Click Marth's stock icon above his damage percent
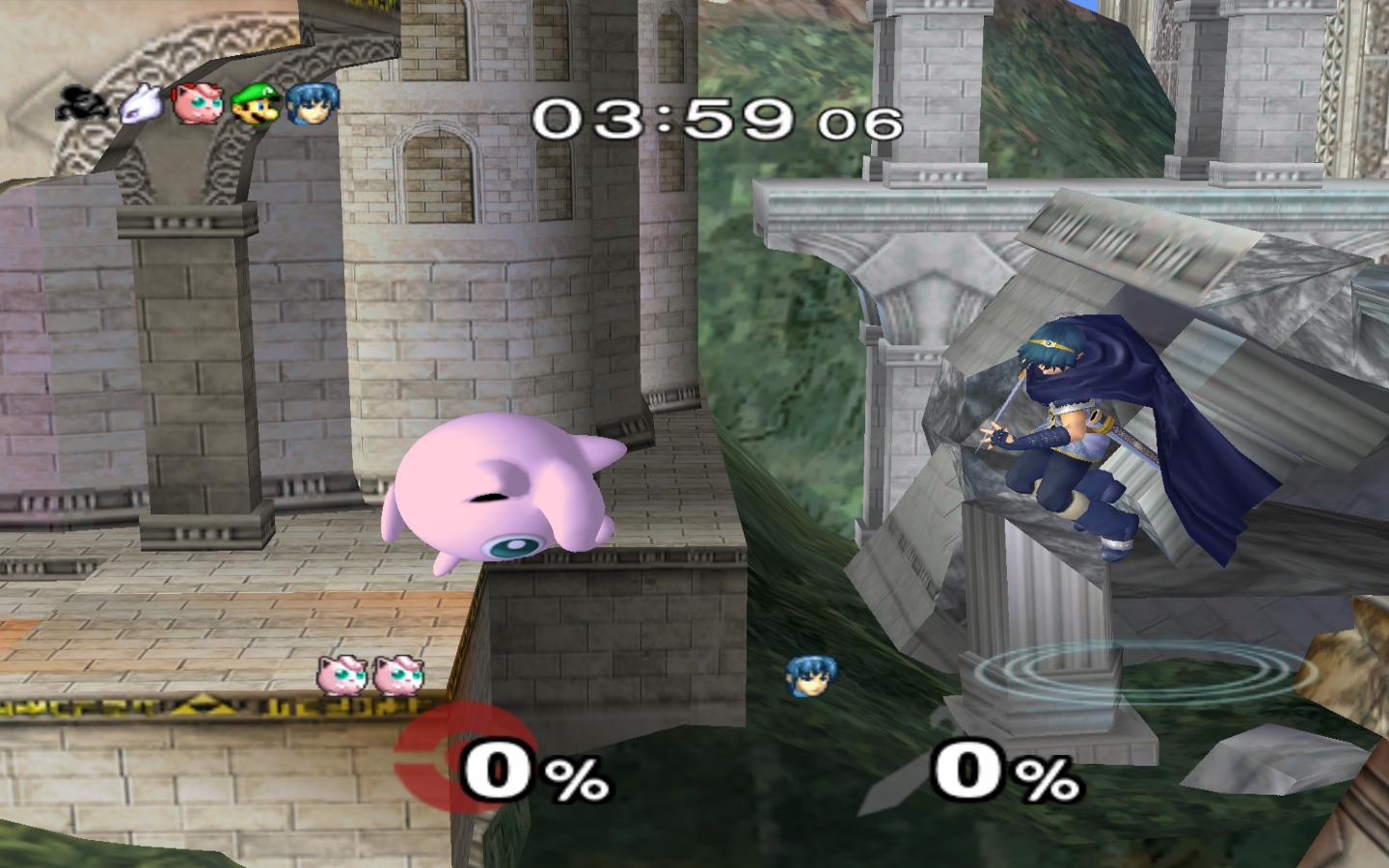Image resolution: width=1389 pixels, height=868 pixels. [810, 676]
